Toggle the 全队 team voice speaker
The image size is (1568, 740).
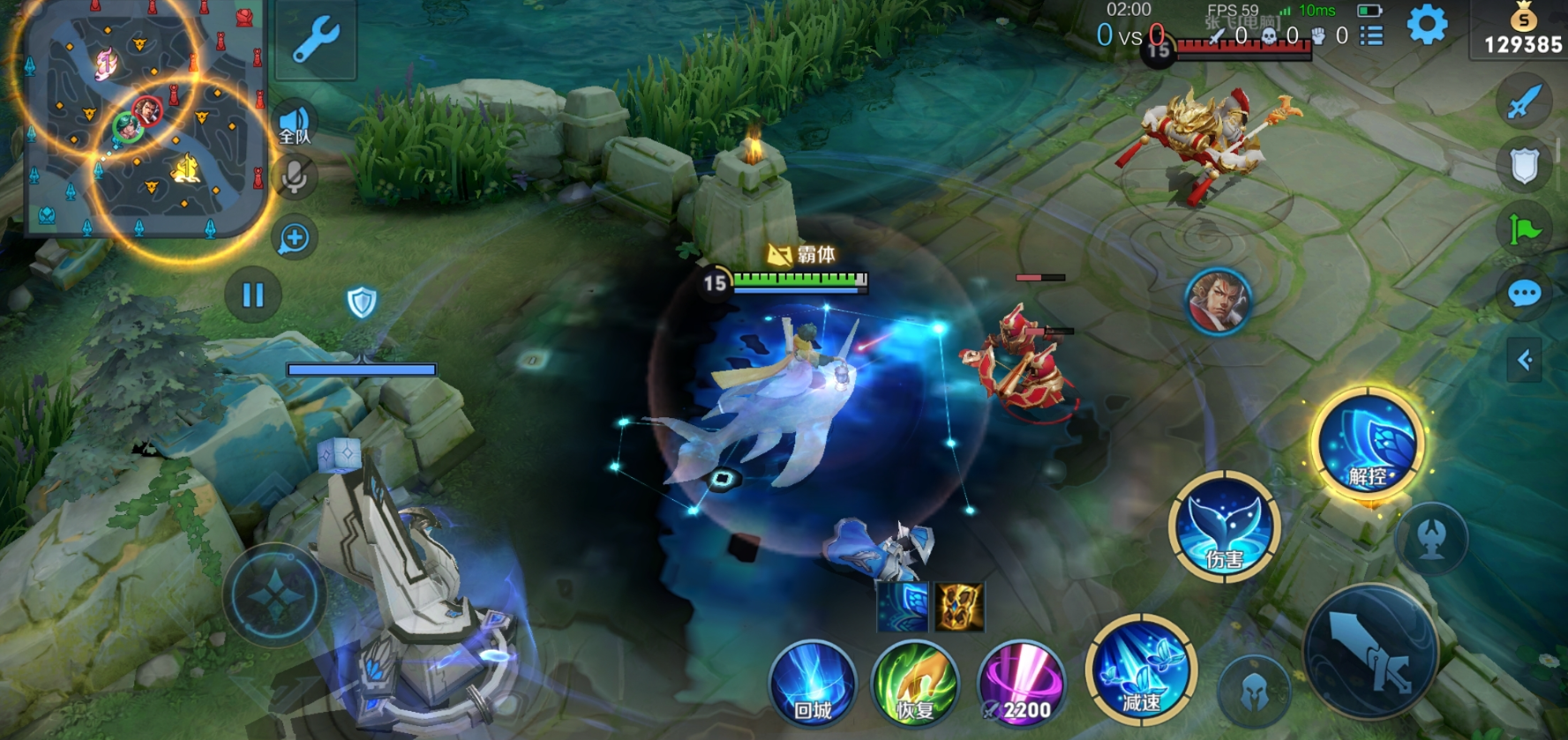[295, 125]
